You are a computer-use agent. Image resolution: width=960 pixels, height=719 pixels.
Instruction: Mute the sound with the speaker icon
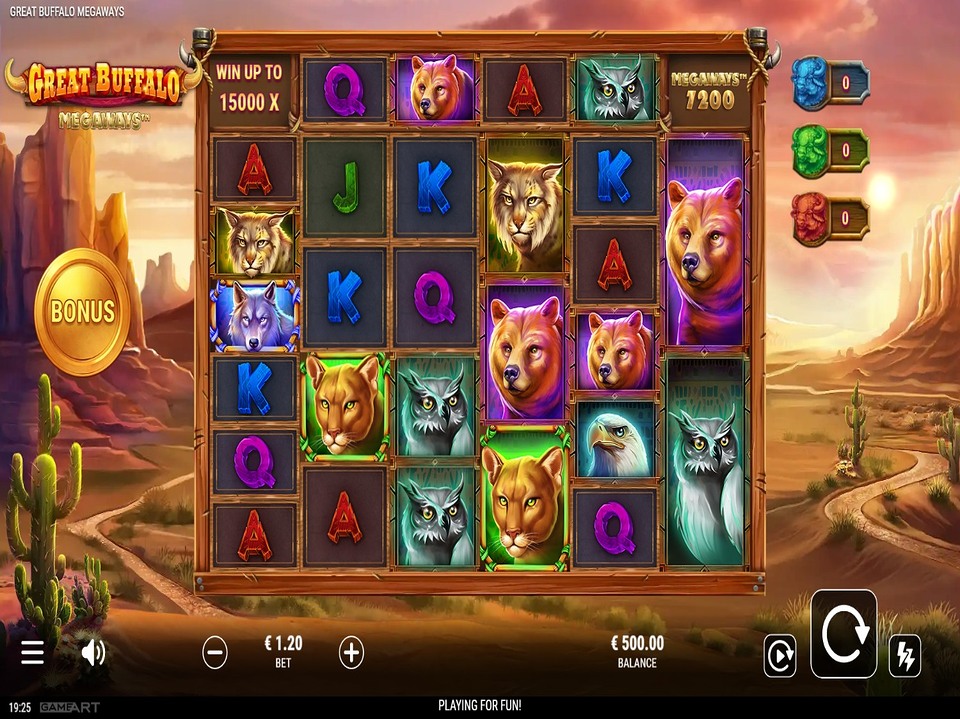(x=93, y=653)
